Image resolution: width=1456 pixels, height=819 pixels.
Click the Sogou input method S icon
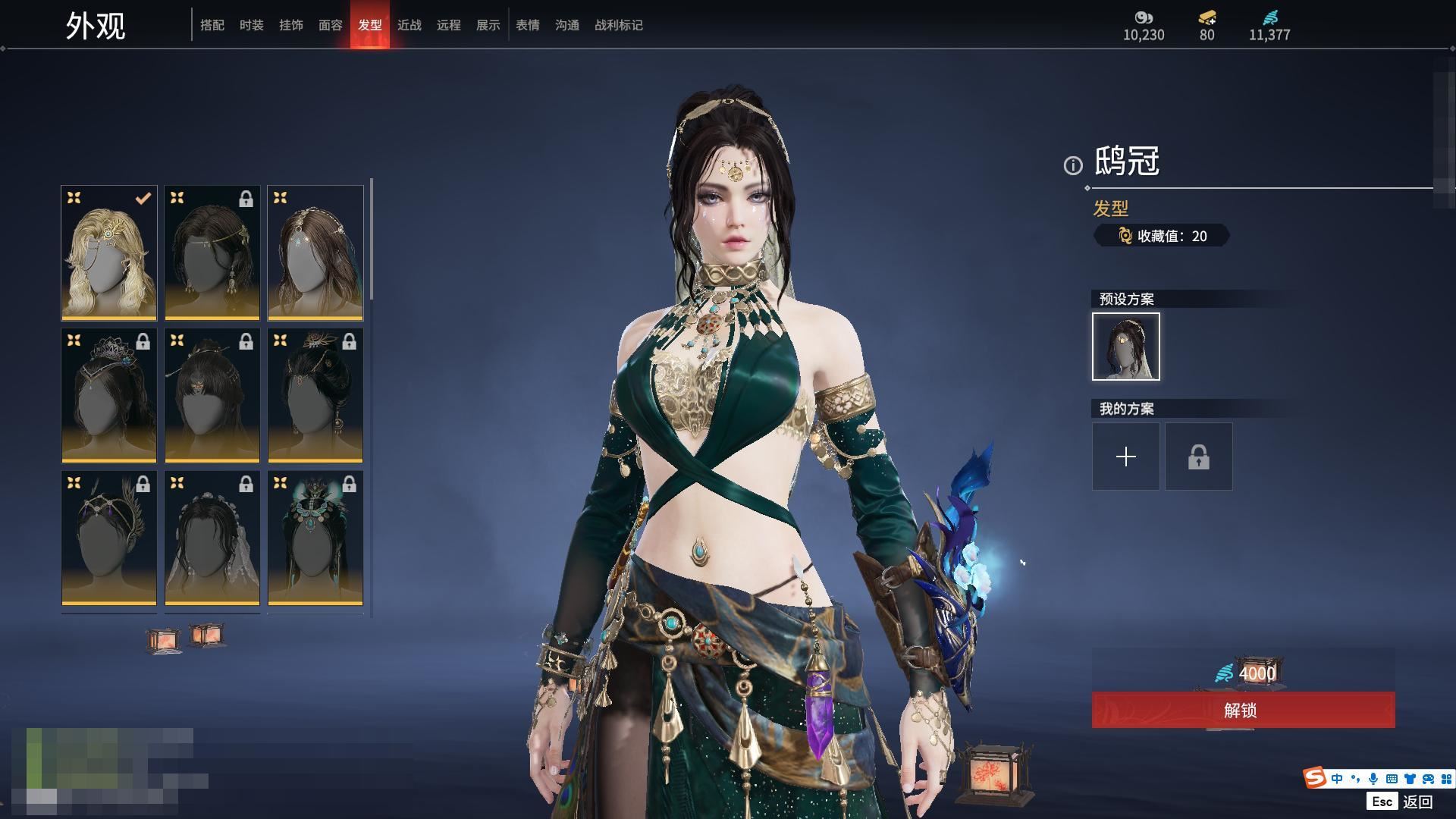click(1315, 778)
